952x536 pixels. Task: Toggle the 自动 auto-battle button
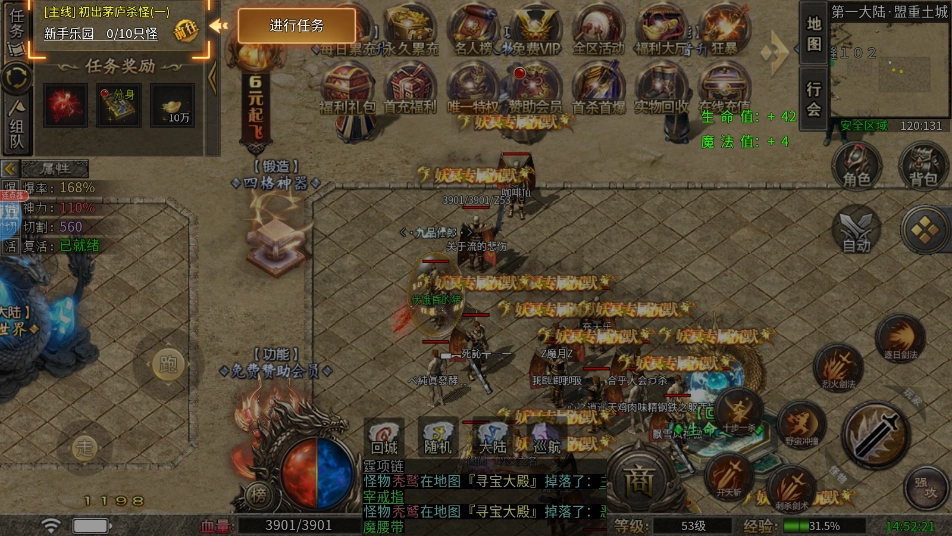click(857, 230)
